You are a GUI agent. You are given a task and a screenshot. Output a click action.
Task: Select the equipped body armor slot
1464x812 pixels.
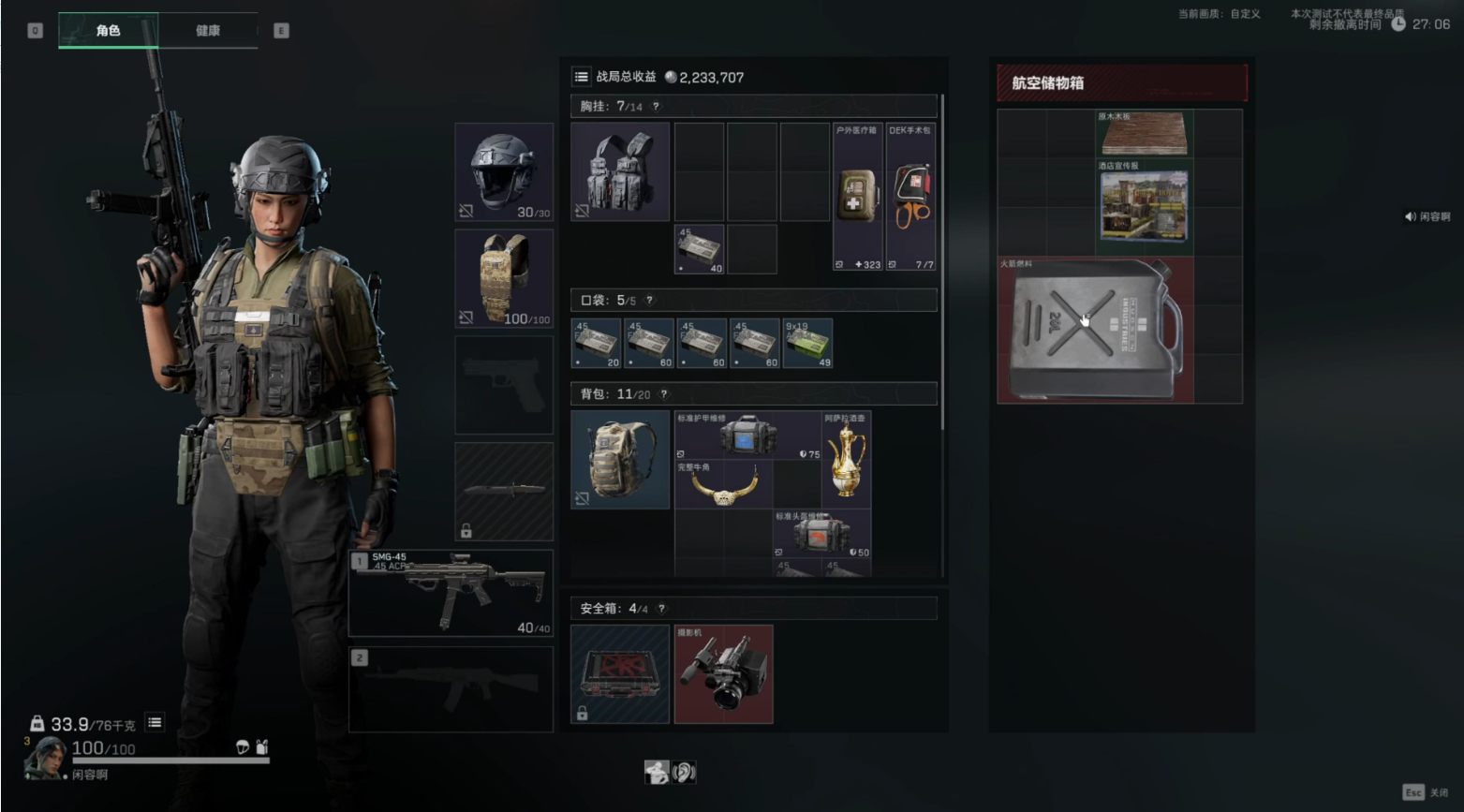click(504, 278)
